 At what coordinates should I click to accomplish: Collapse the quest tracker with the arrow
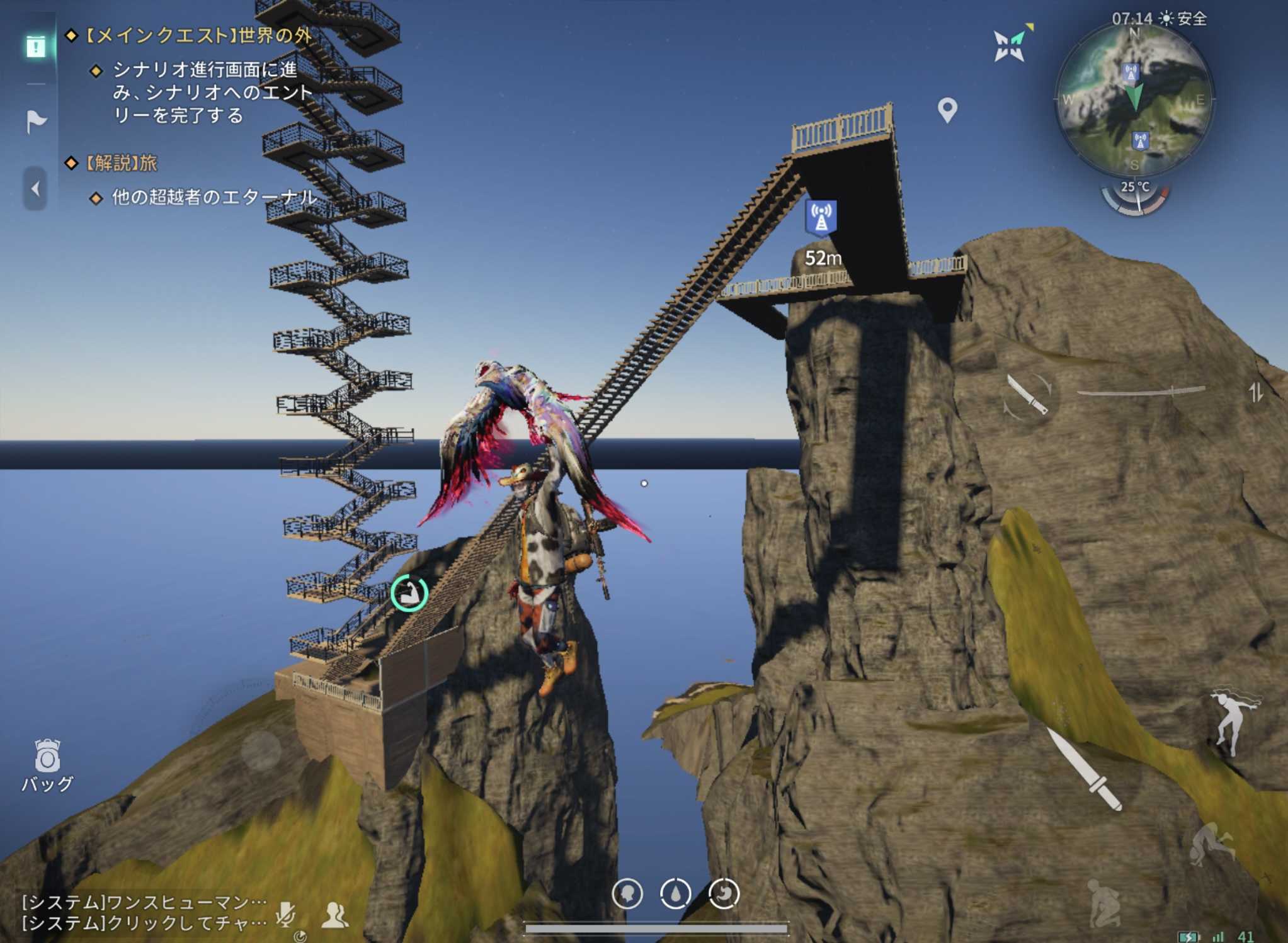pyautogui.click(x=35, y=188)
